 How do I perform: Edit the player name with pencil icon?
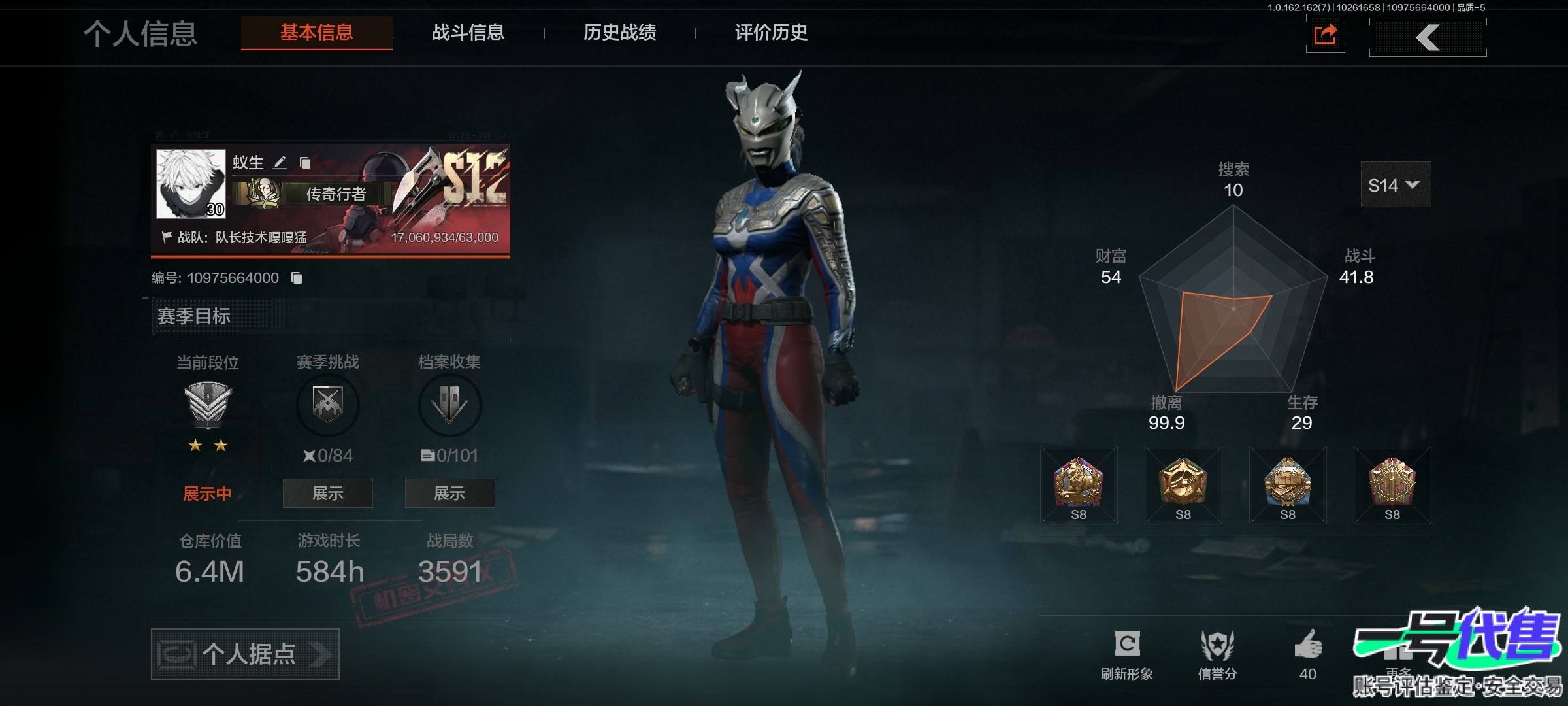pyautogui.click(x=280, y=163)
